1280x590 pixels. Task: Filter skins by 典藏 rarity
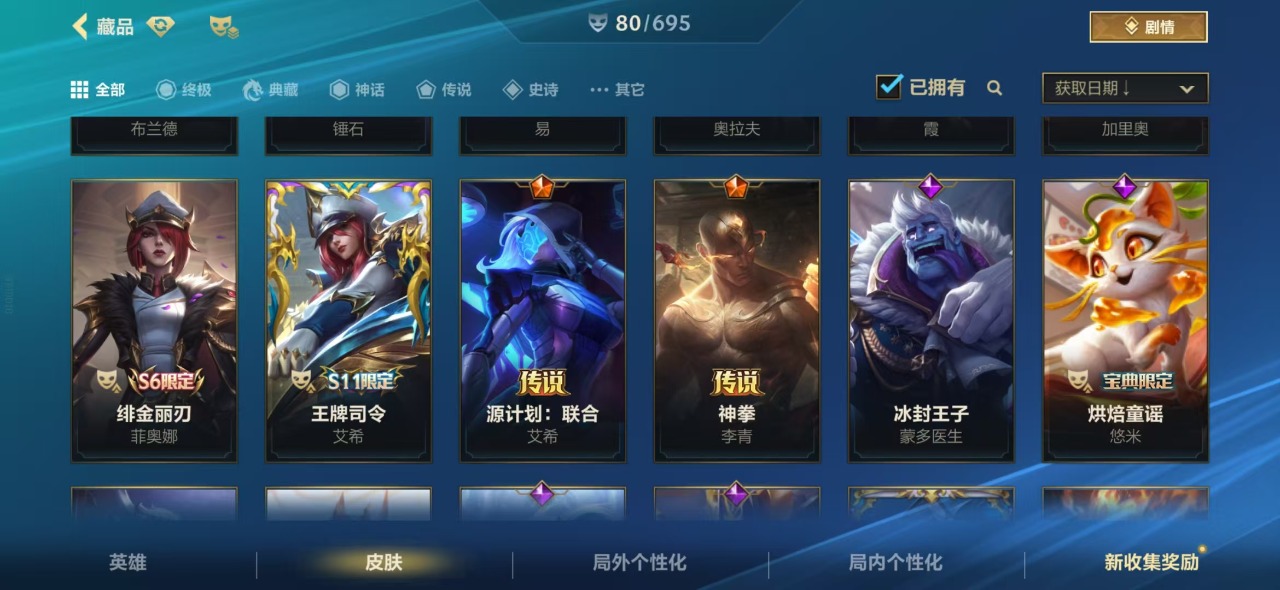pyautogui.click(x=271, y=90)
